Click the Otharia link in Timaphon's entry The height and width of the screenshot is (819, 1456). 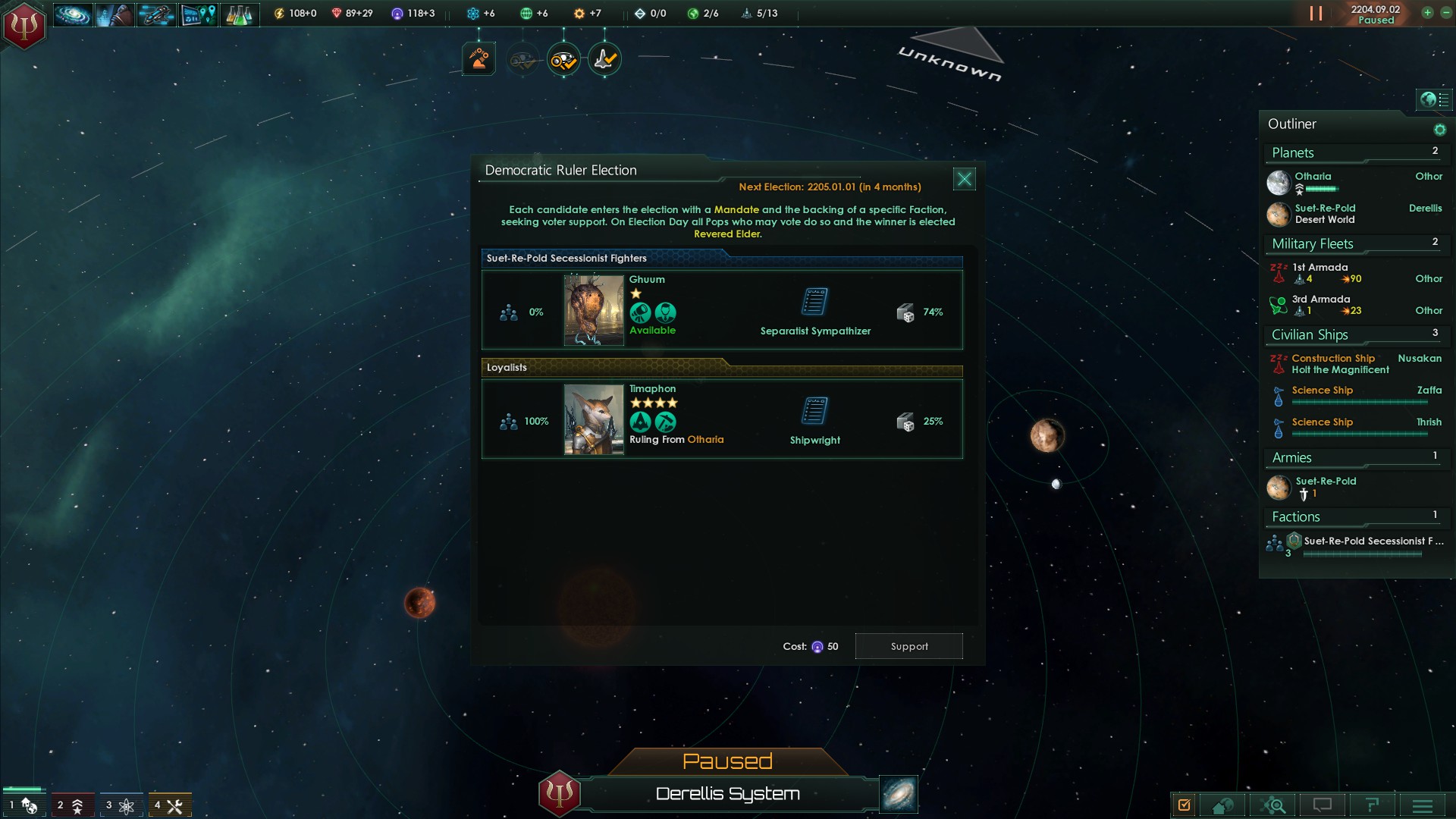pos(706,440)
